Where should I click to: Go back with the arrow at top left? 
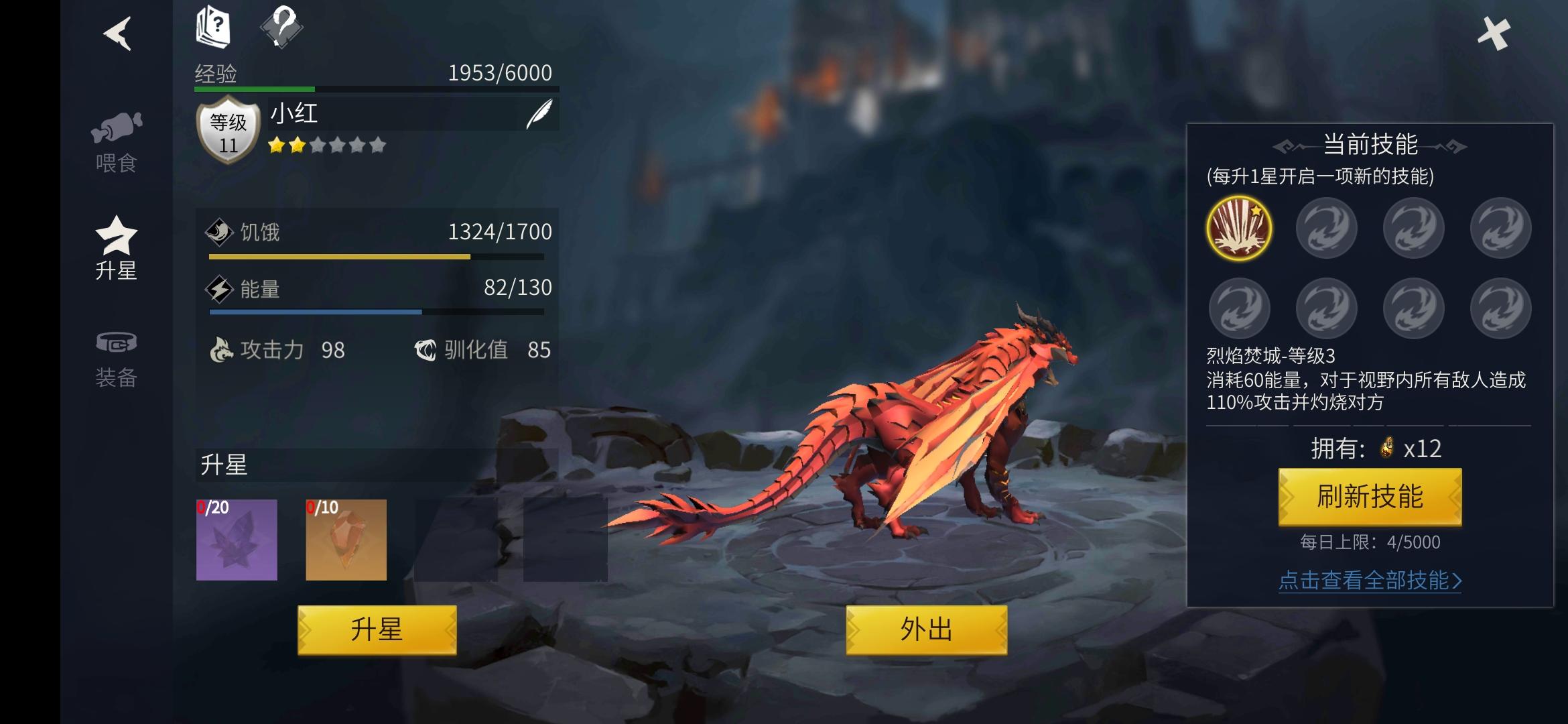click(115, 35)
